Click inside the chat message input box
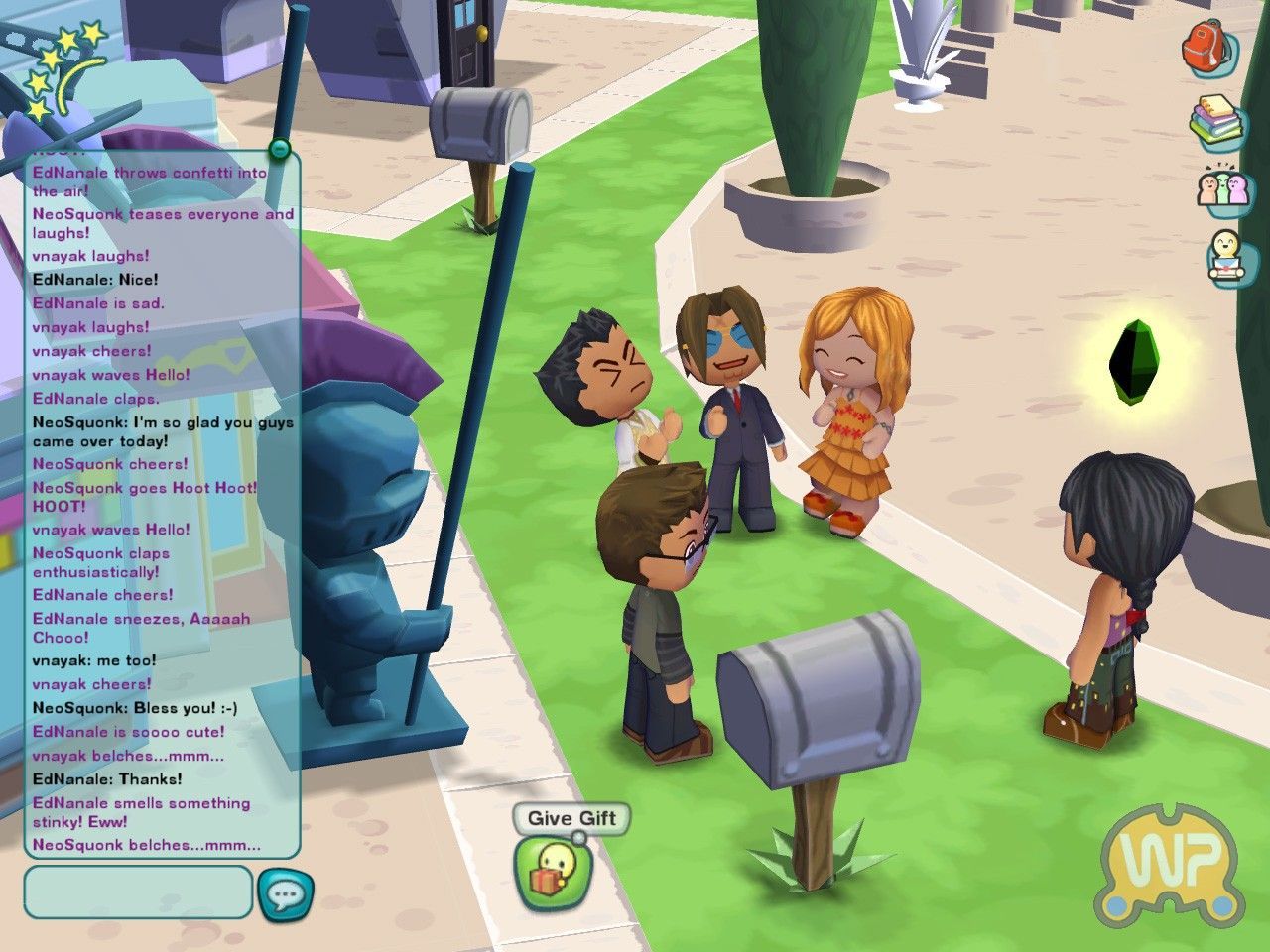 (137, 892)
